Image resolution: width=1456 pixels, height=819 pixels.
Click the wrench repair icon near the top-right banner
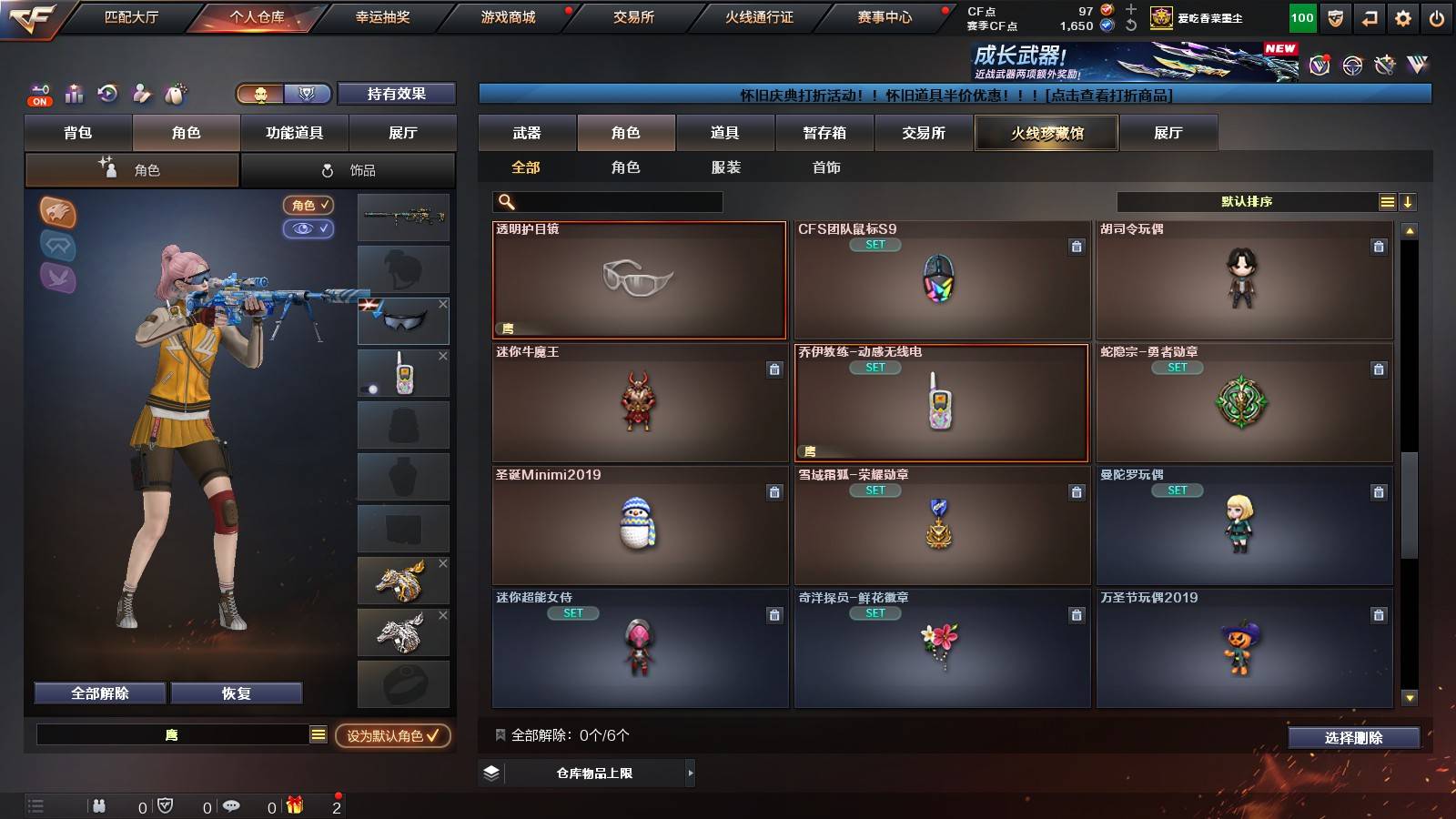click(1384, 66)
